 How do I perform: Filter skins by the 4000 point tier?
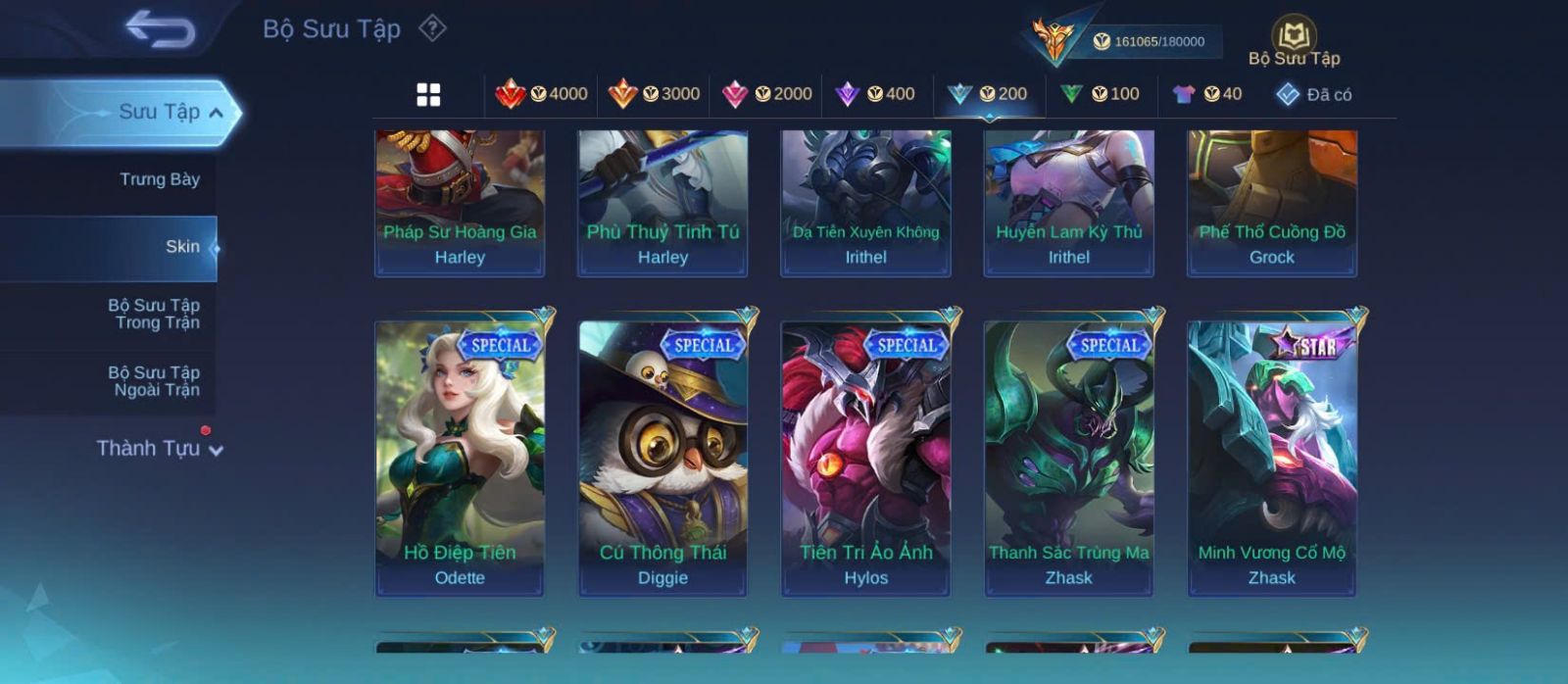(542, 94)
